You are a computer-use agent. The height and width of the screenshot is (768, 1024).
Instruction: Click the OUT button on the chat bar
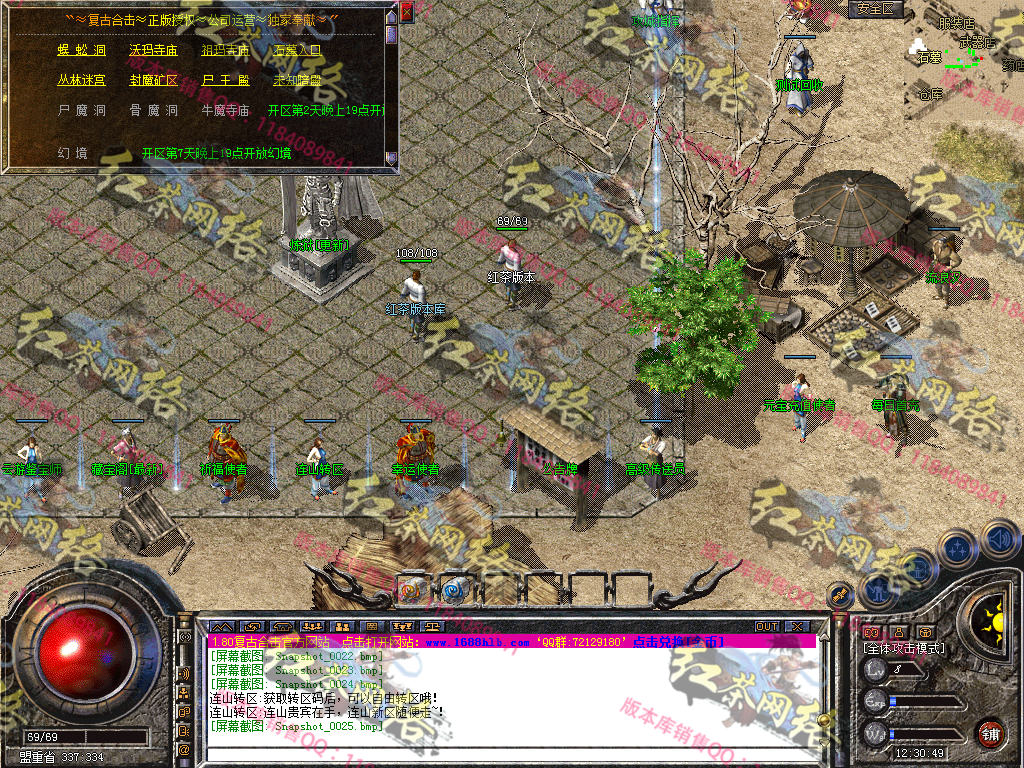767,627
